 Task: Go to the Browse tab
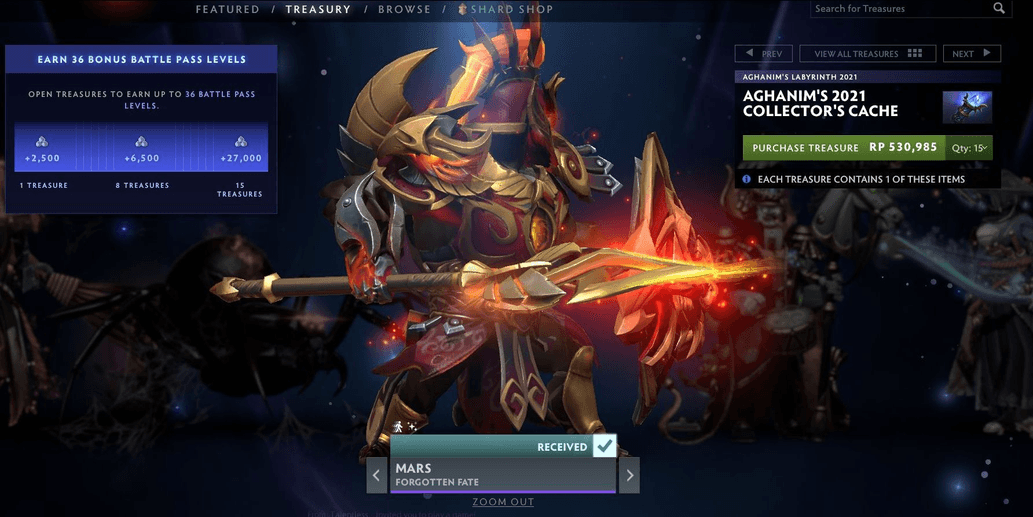click(404, 10)
